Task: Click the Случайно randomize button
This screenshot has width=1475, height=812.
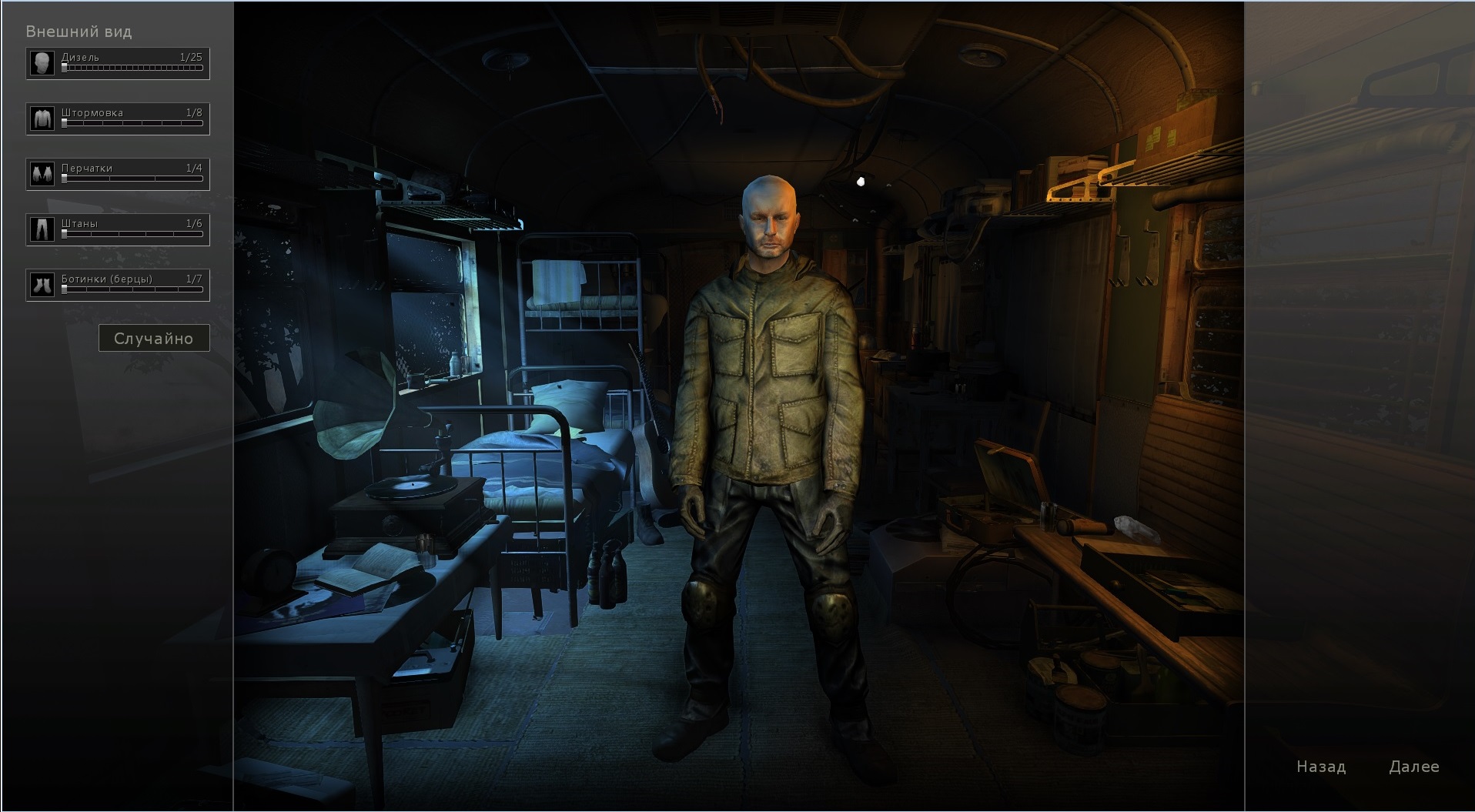Action: [x=154, y=339]
